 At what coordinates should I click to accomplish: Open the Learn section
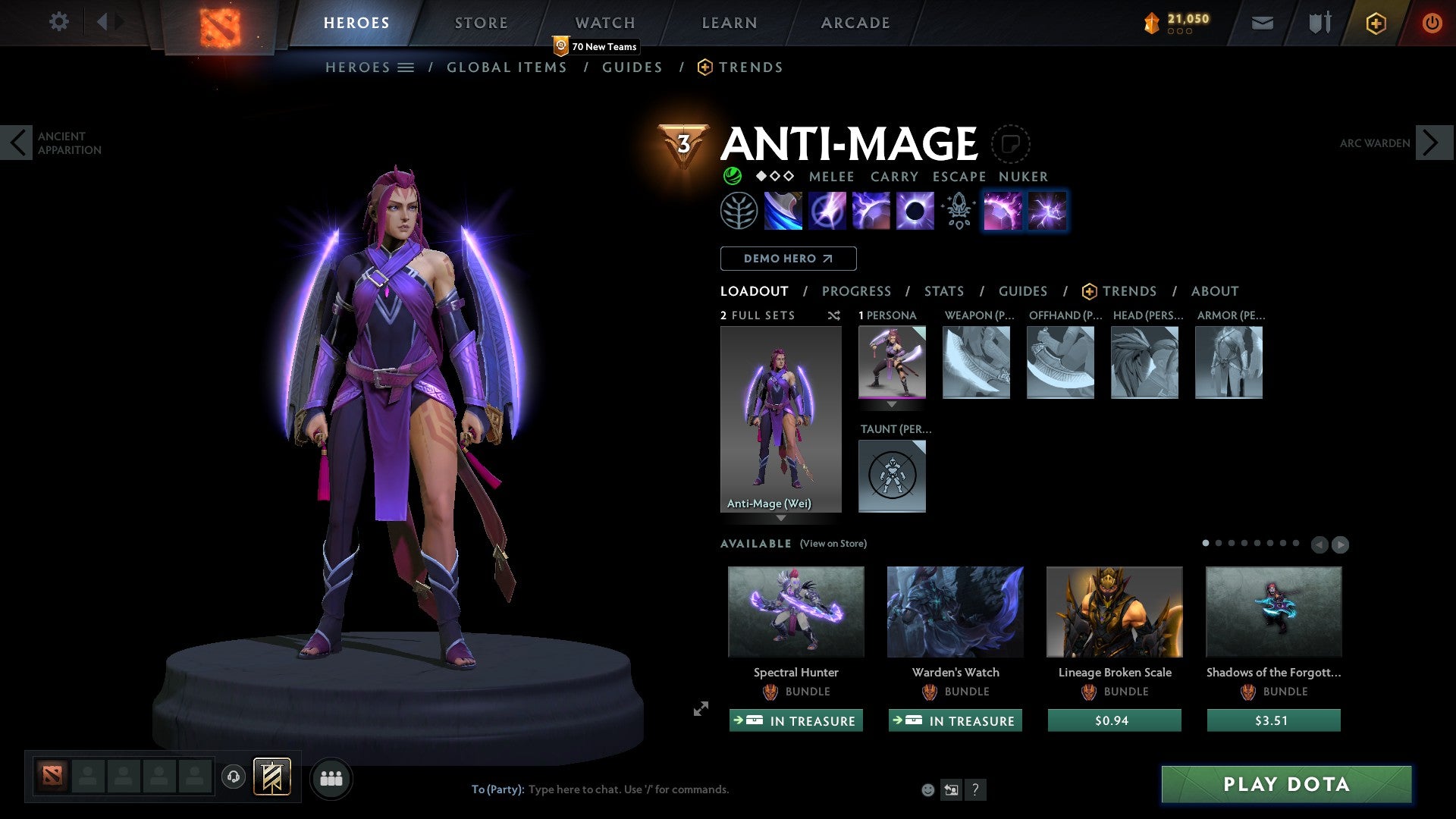[x=730, y=23]
